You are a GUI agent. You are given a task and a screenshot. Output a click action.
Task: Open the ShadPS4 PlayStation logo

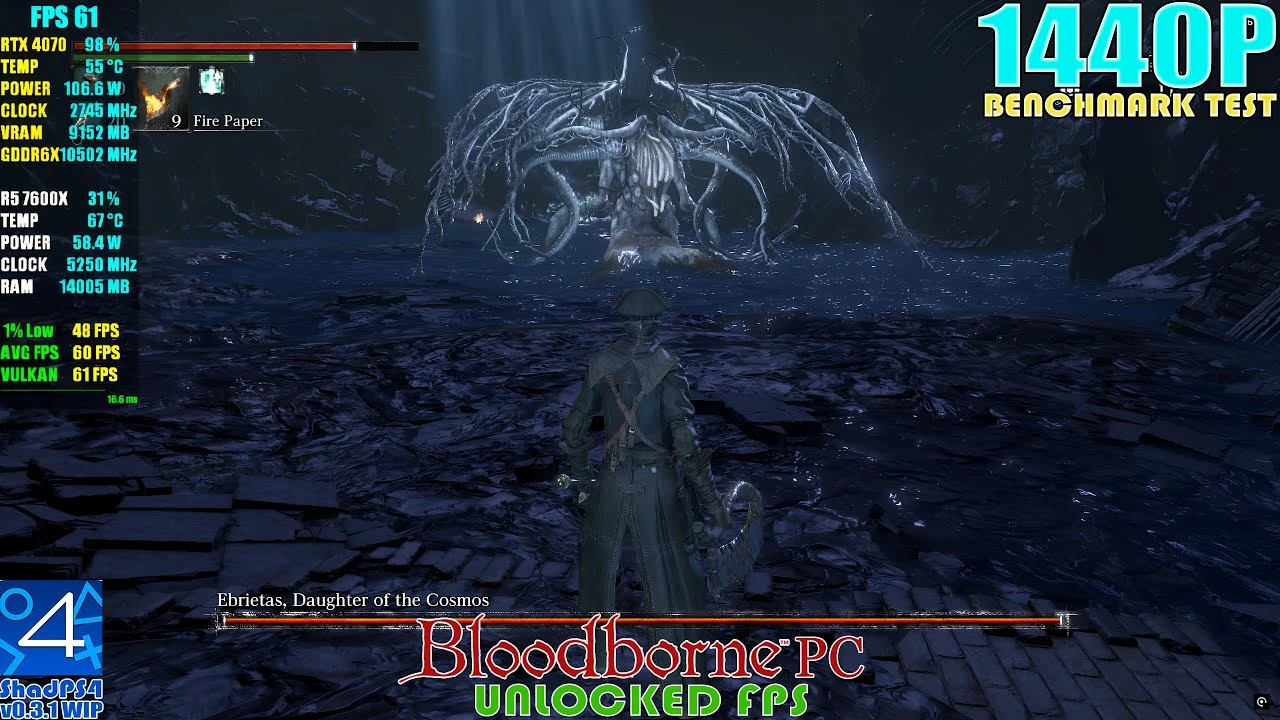pos(50,630)
